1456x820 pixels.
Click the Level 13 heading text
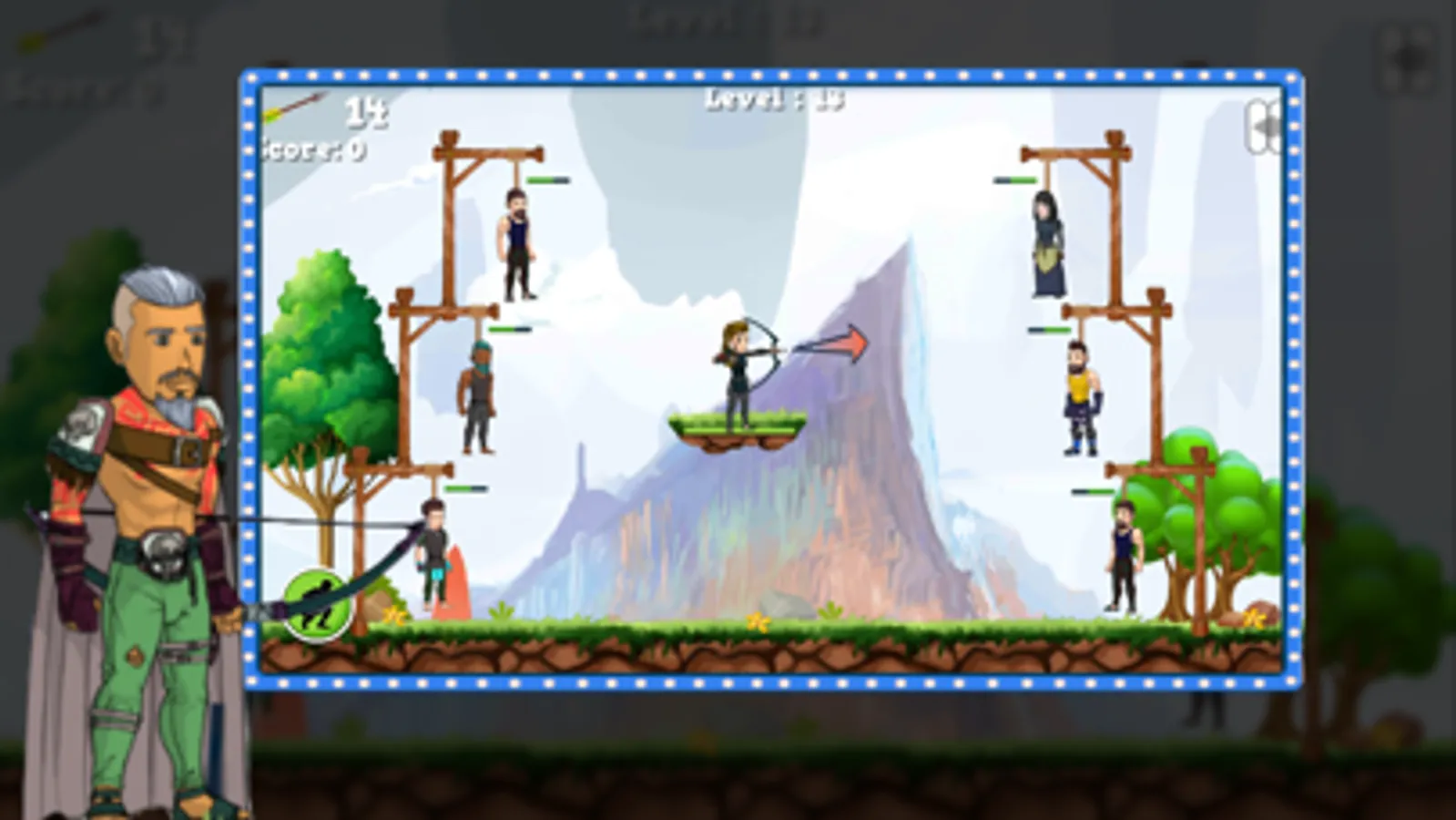tap(772, 100)
